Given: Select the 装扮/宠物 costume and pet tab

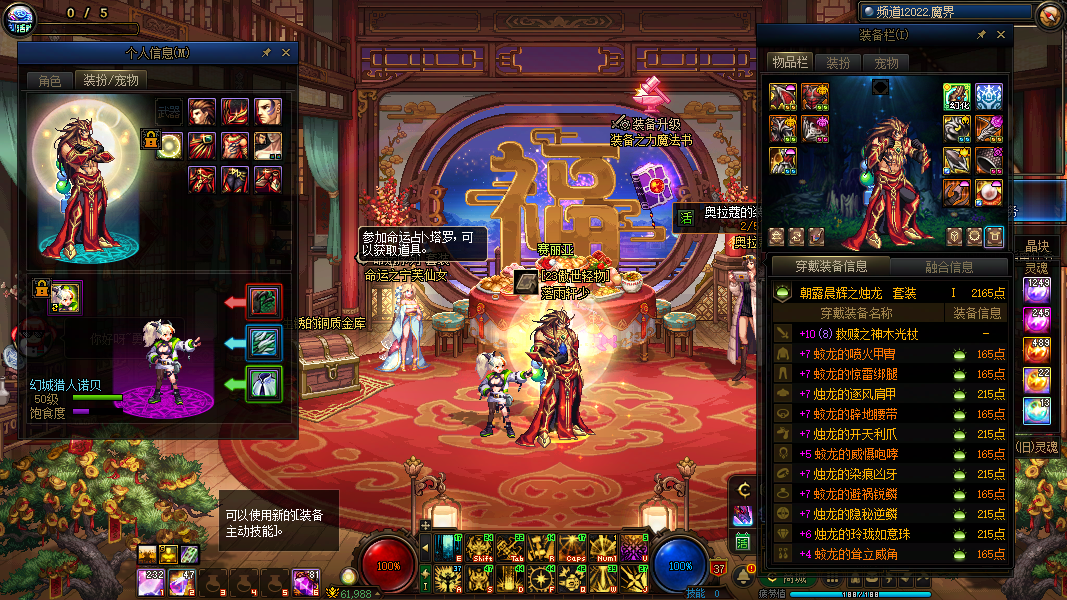Looking at the screenshot, I should click(110, 80).
